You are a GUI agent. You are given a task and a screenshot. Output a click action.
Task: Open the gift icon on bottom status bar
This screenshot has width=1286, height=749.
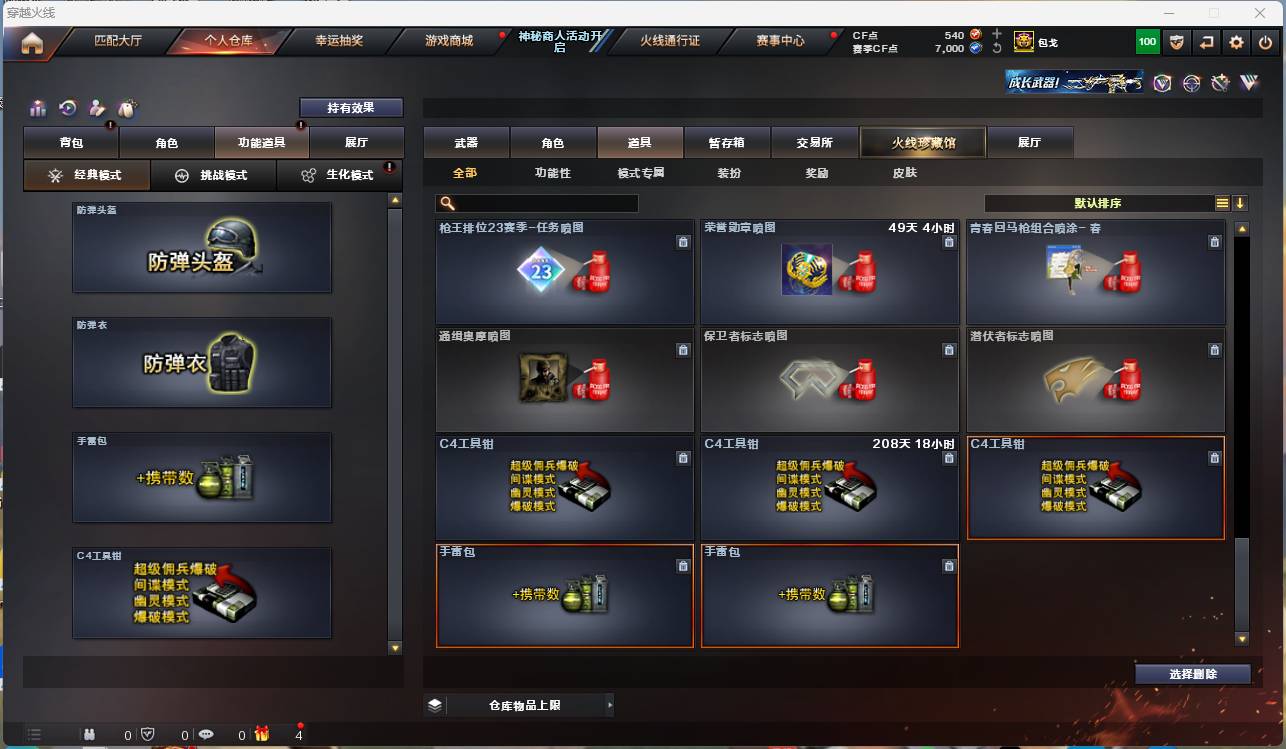(262, 733)
